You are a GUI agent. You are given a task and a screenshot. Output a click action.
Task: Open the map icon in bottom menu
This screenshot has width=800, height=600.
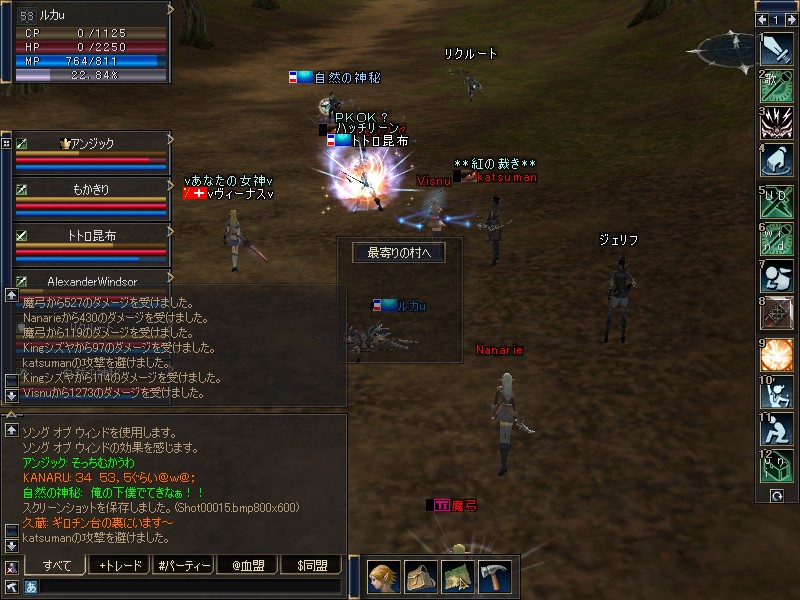(458, 576)
